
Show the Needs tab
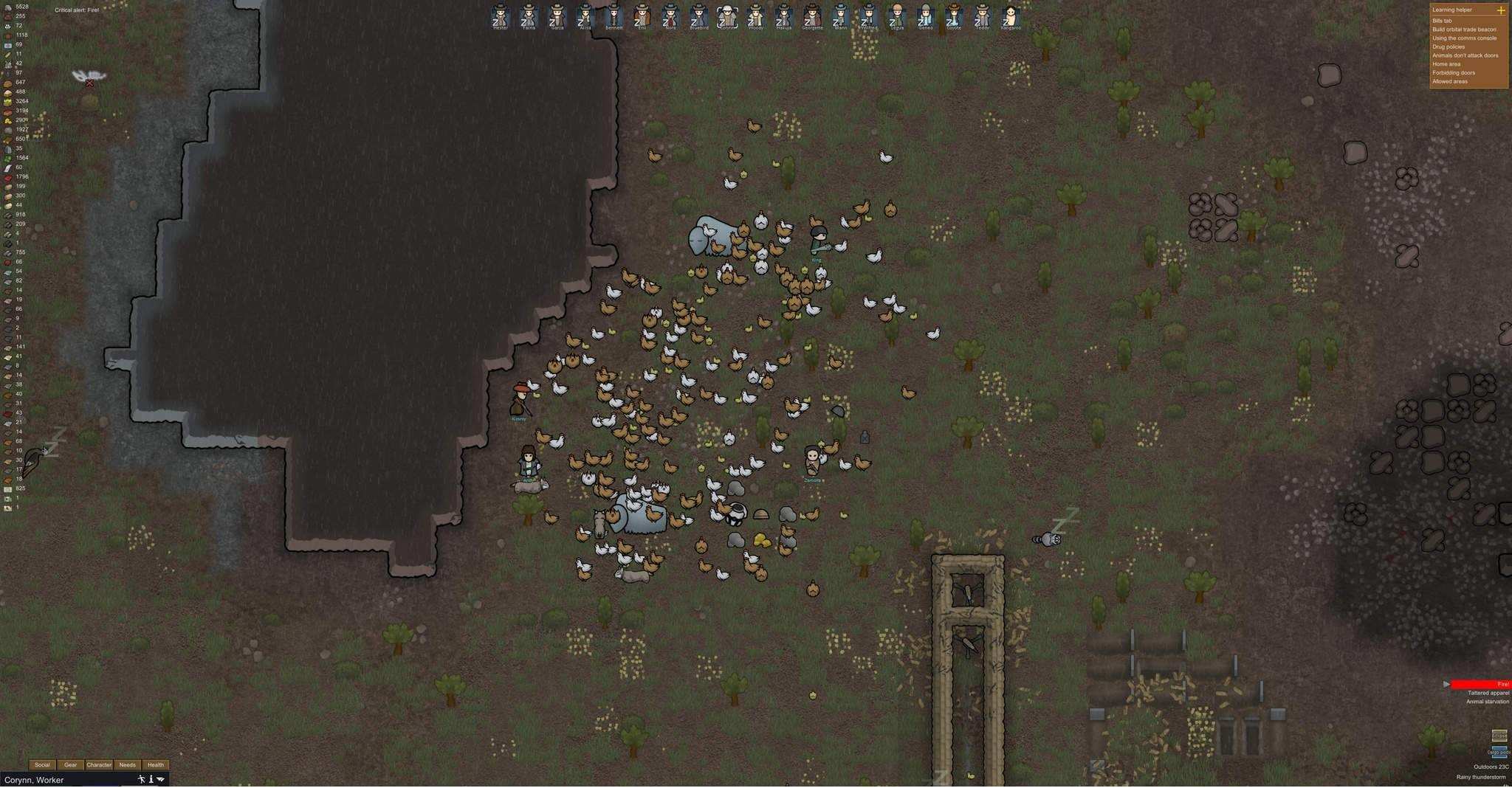127,765
